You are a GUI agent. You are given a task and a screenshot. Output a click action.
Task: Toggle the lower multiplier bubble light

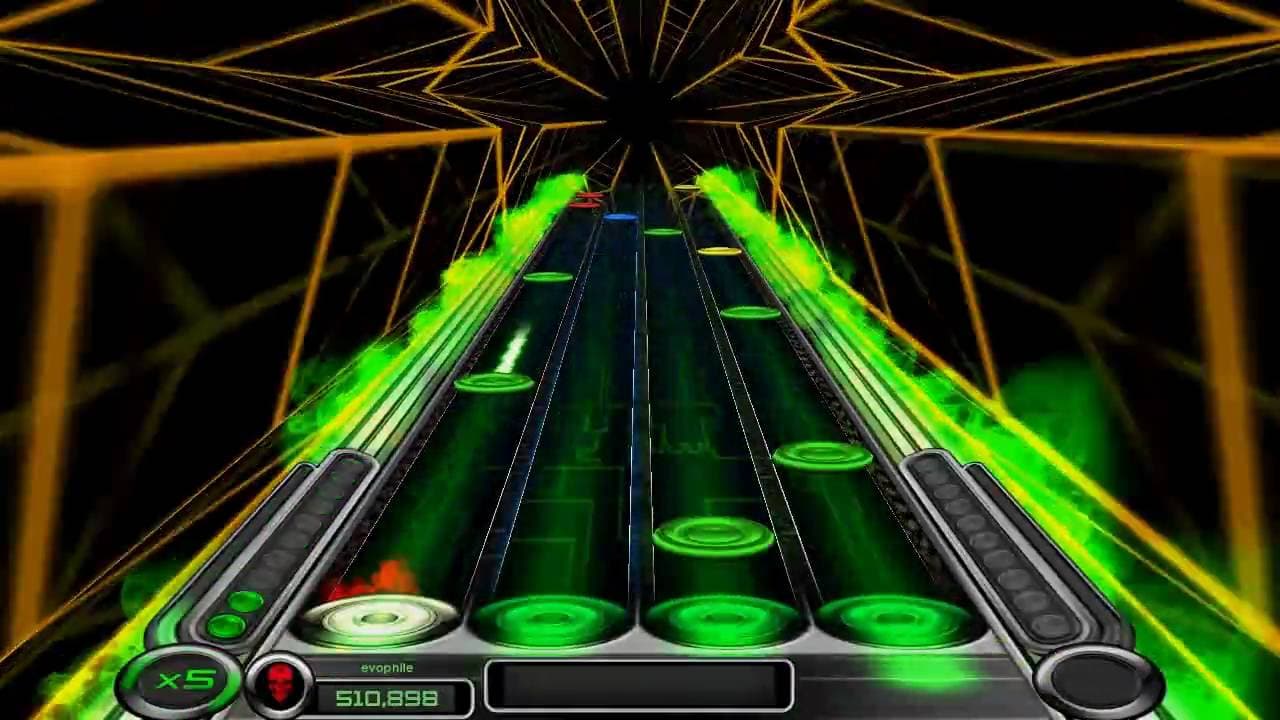227,625
